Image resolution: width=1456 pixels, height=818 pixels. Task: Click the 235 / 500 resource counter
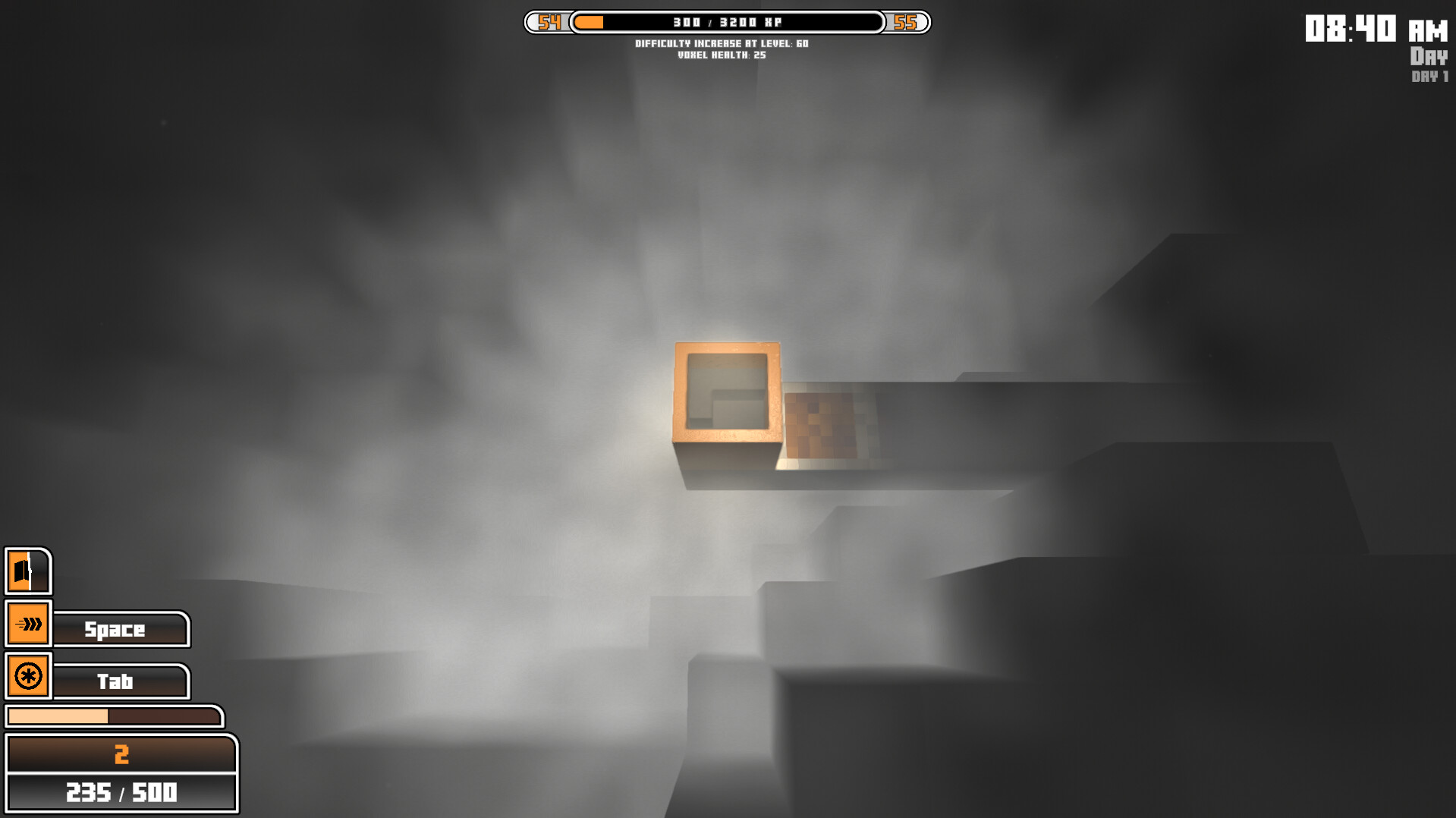[x=121, y=793]
